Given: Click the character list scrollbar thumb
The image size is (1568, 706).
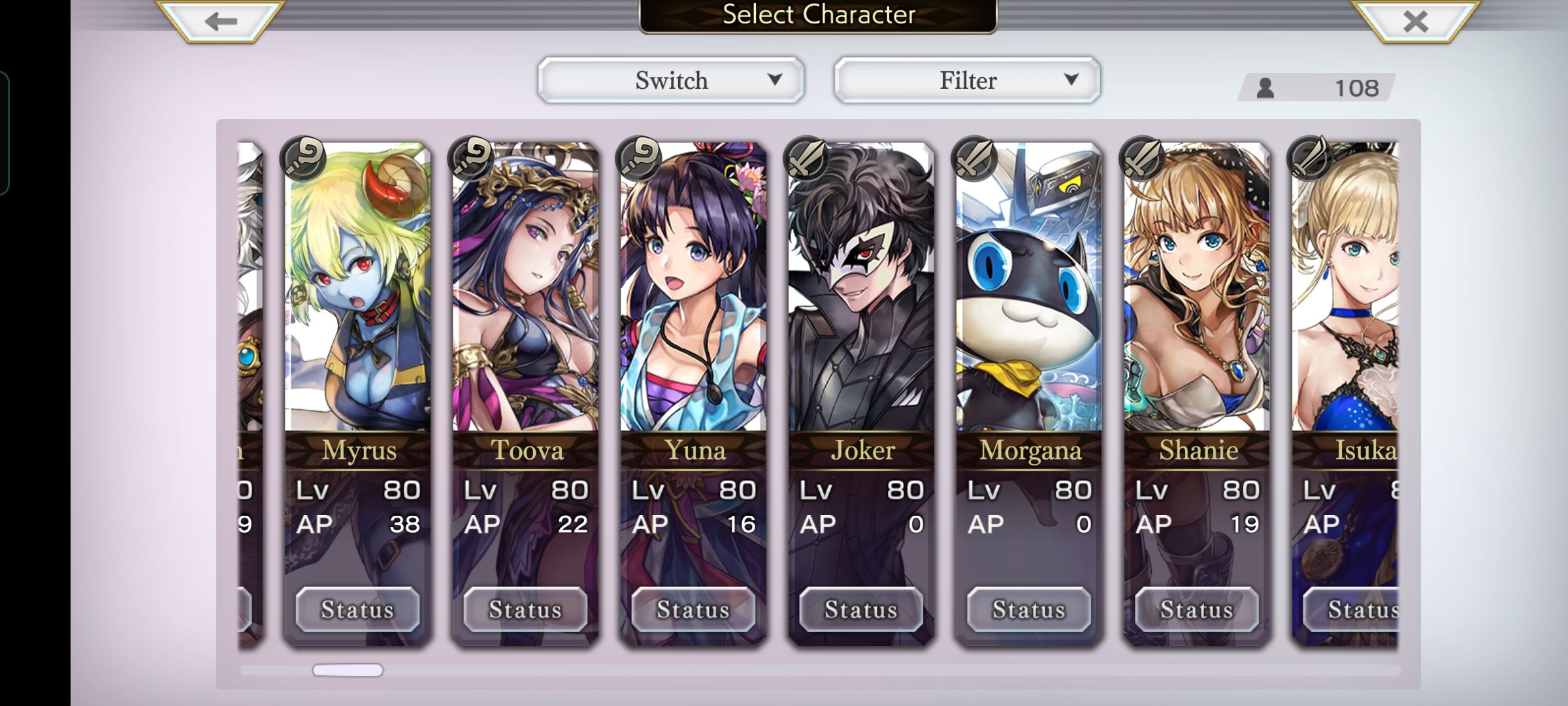Looking at the screenshot, I should pyautogui.click(x=348, y=670).
